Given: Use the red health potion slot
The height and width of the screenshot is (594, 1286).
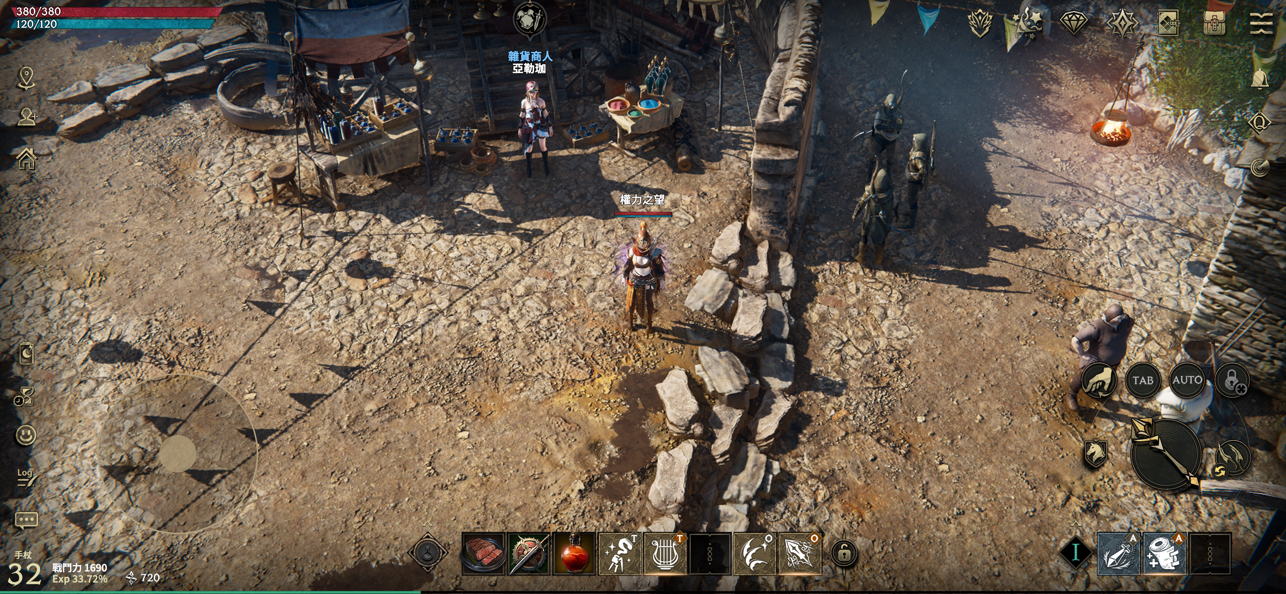Looking at the screenshot, I should (574, 553).
